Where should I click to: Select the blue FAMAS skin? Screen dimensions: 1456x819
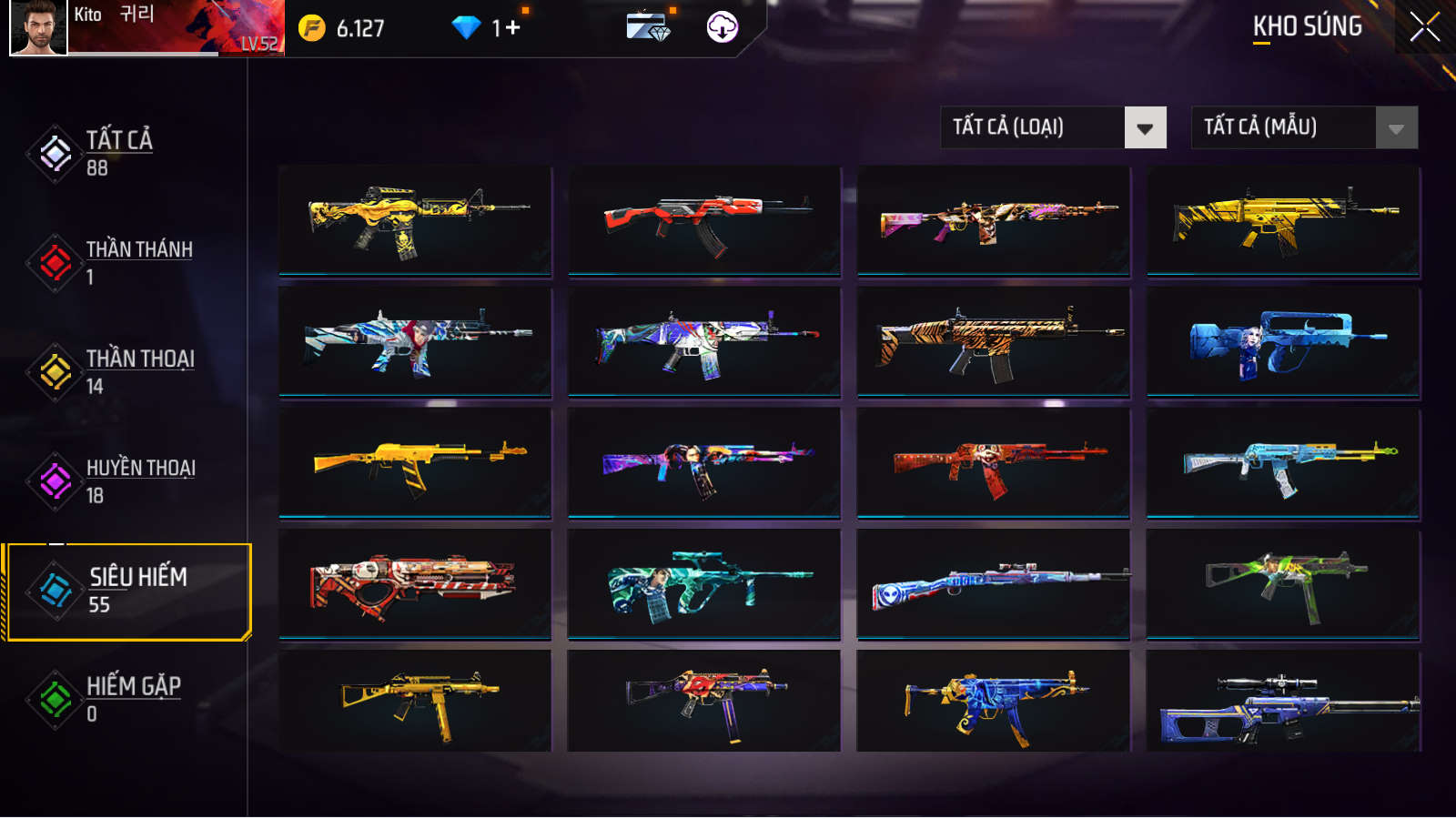pyautogui.click(x=1283, y=342)
